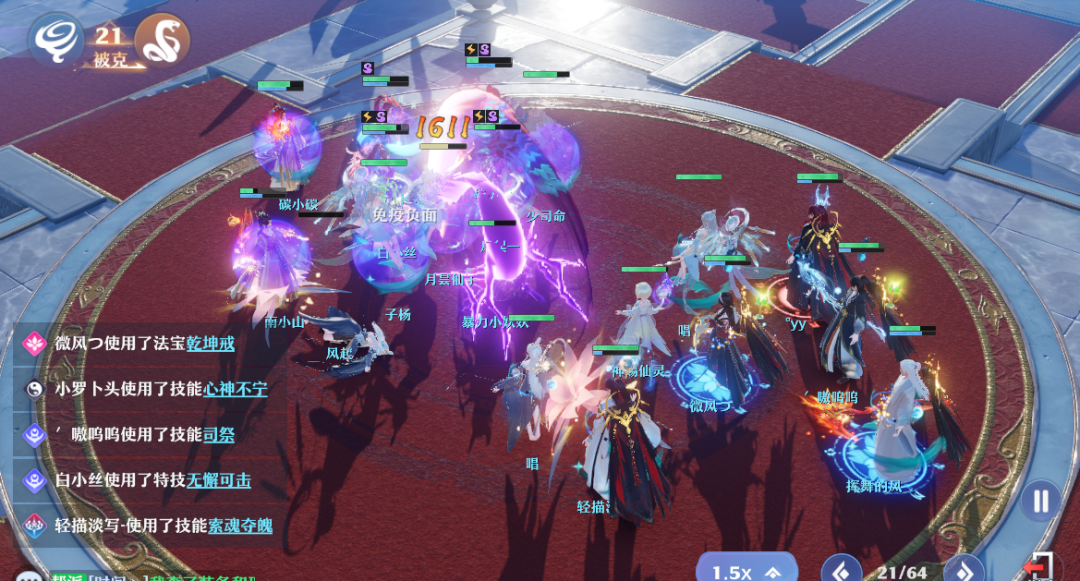Open the 心神不宁 skill link
Screen dimensions: 1080x581
pyautogui.click(x=235, y=389)
